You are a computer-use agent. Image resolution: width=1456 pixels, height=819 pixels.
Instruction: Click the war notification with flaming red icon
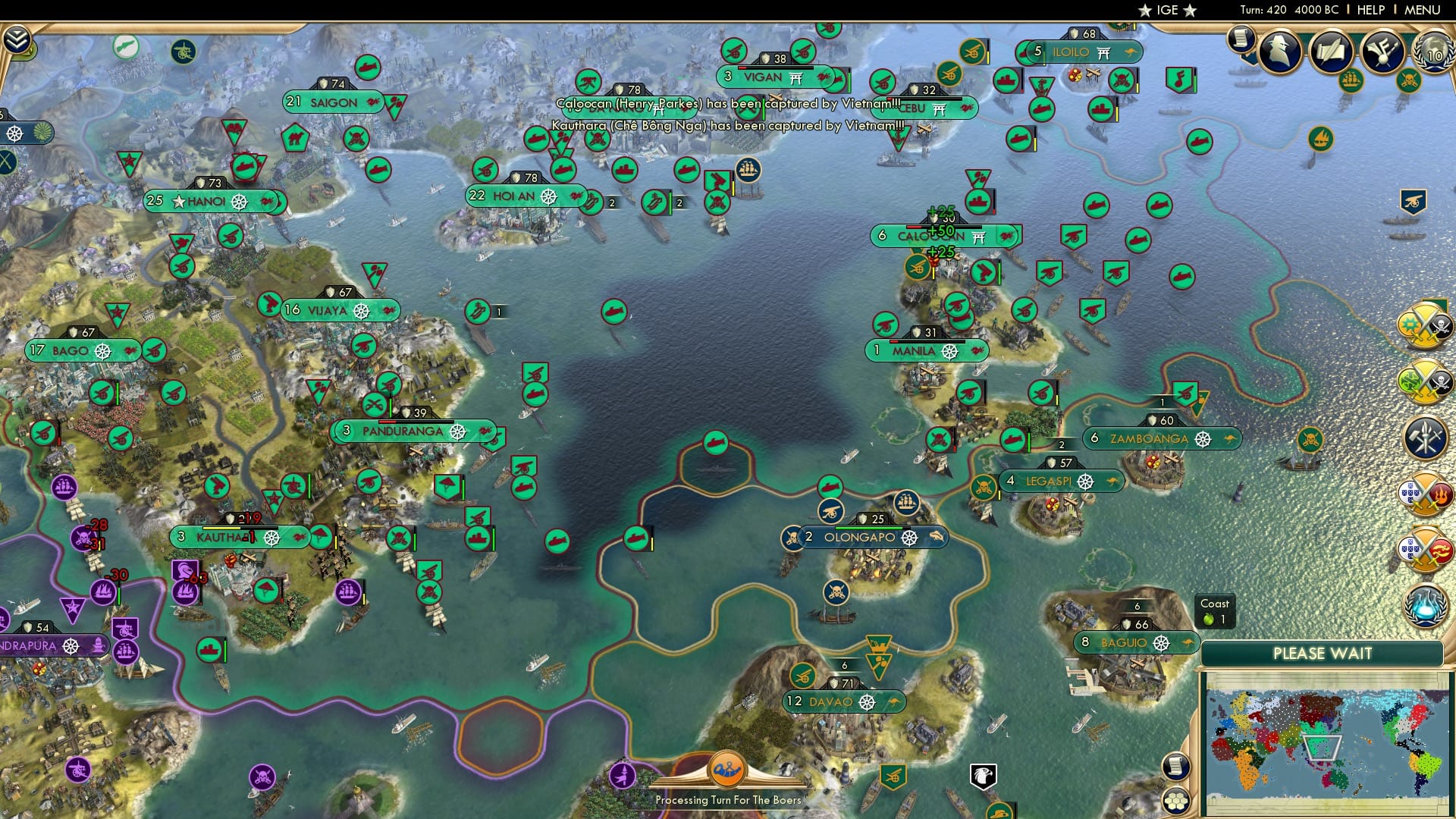coord(1426,494)
